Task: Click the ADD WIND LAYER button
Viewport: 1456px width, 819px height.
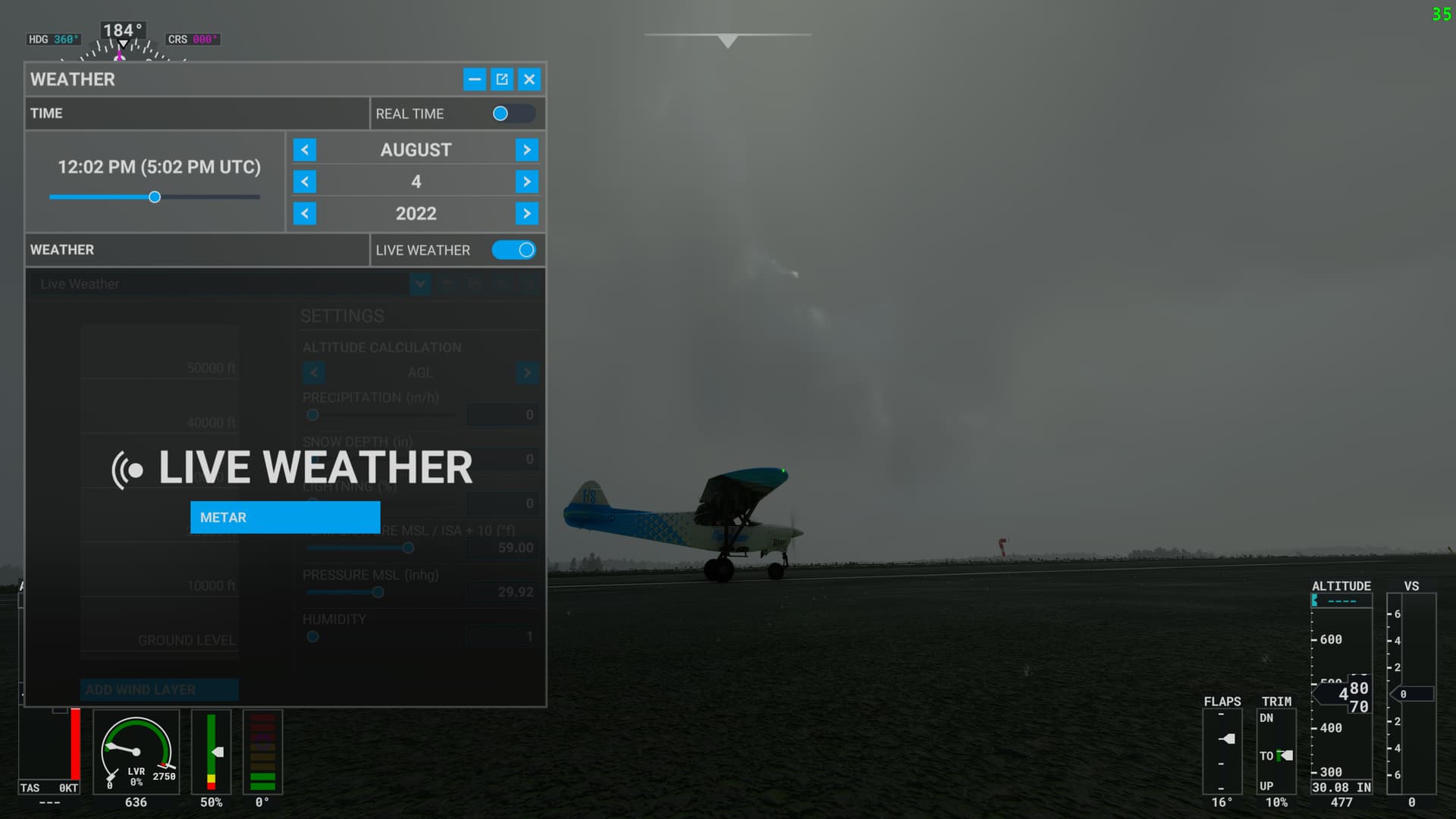Action: click(x=159, y=689)
